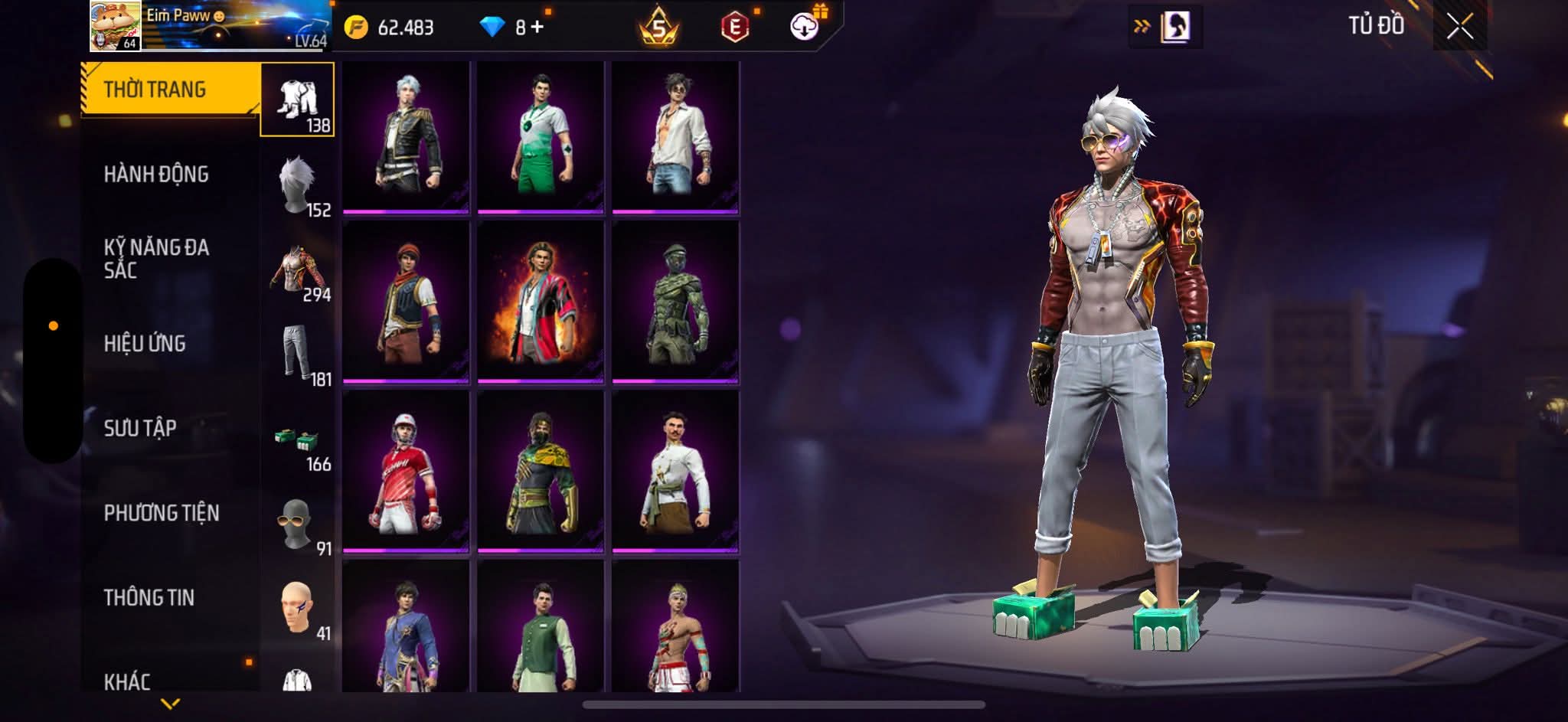Choose the outfit sets category with 138 items
This screenshot has height=722, width=1568.
297,100
